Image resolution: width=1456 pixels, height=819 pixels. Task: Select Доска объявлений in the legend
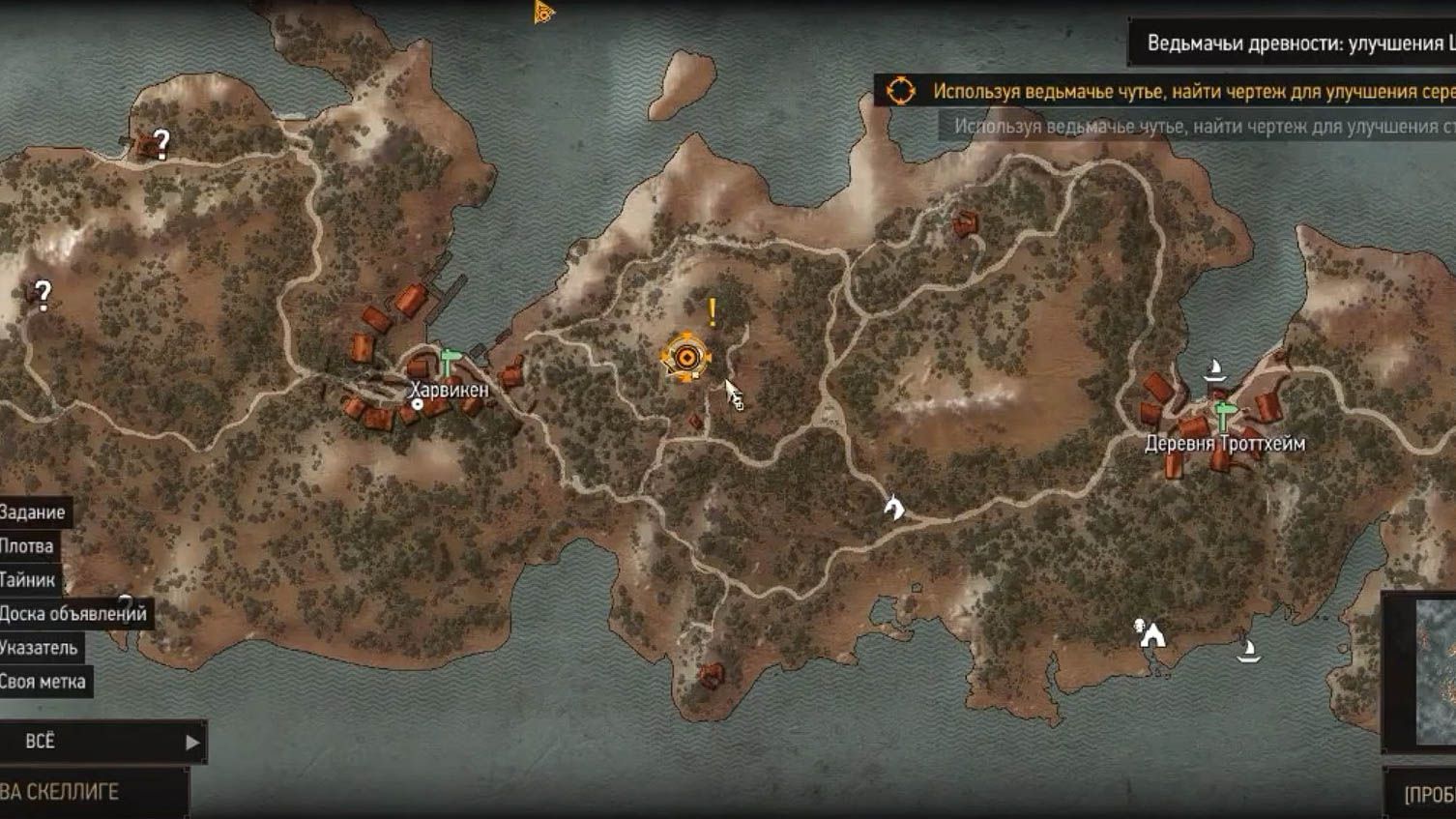coord(73,614)
